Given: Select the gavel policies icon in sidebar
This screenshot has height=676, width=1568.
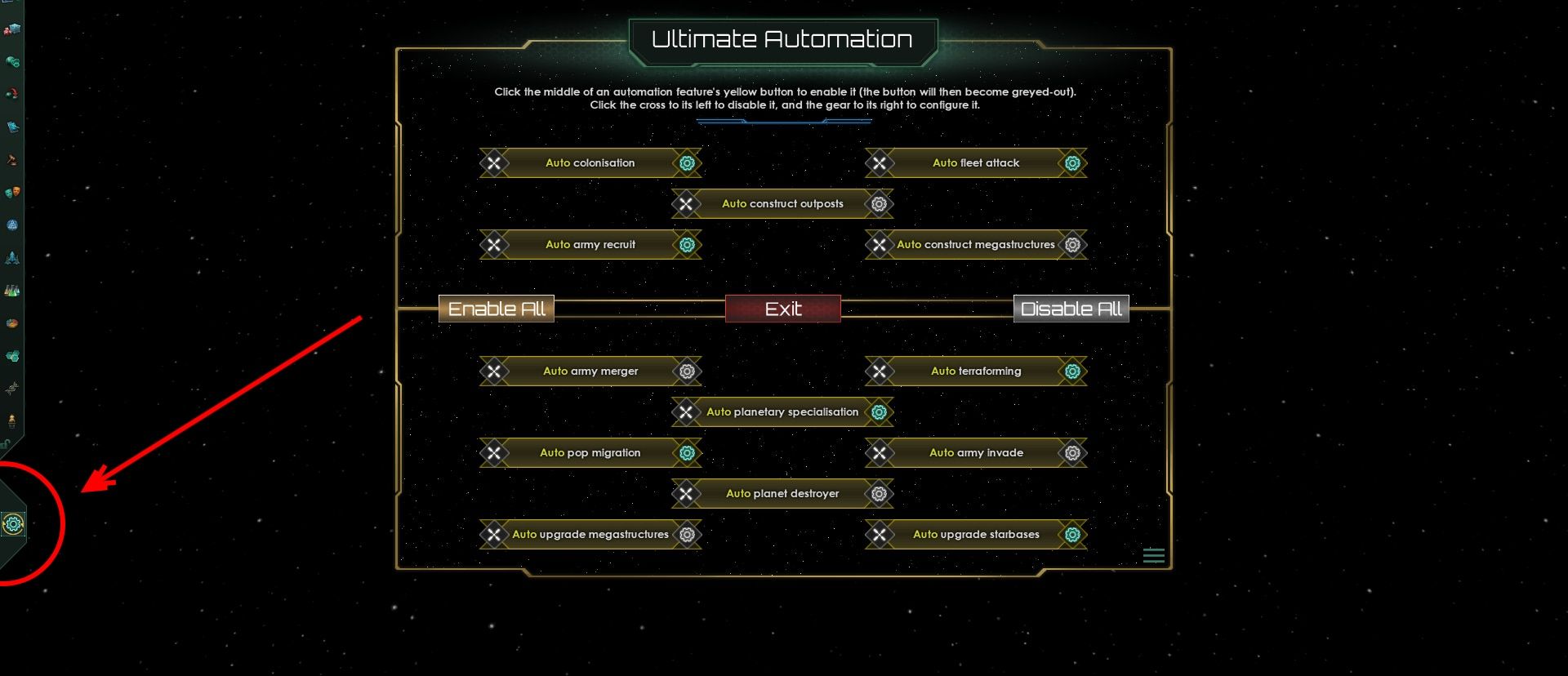Looking at the screenshot, I should click(12, 158).
